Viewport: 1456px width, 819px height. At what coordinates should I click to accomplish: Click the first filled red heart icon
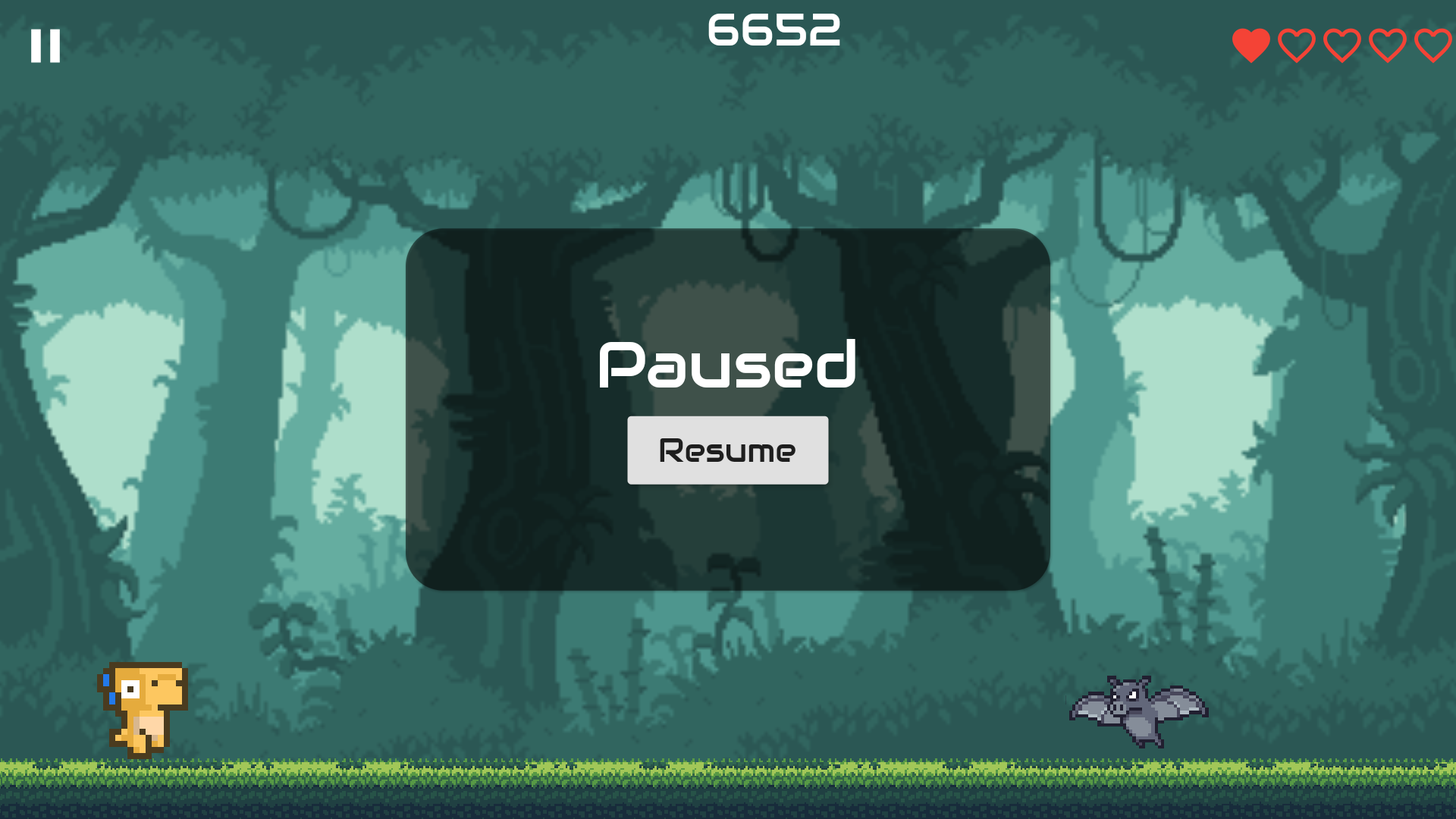(x=1250, y=45)
